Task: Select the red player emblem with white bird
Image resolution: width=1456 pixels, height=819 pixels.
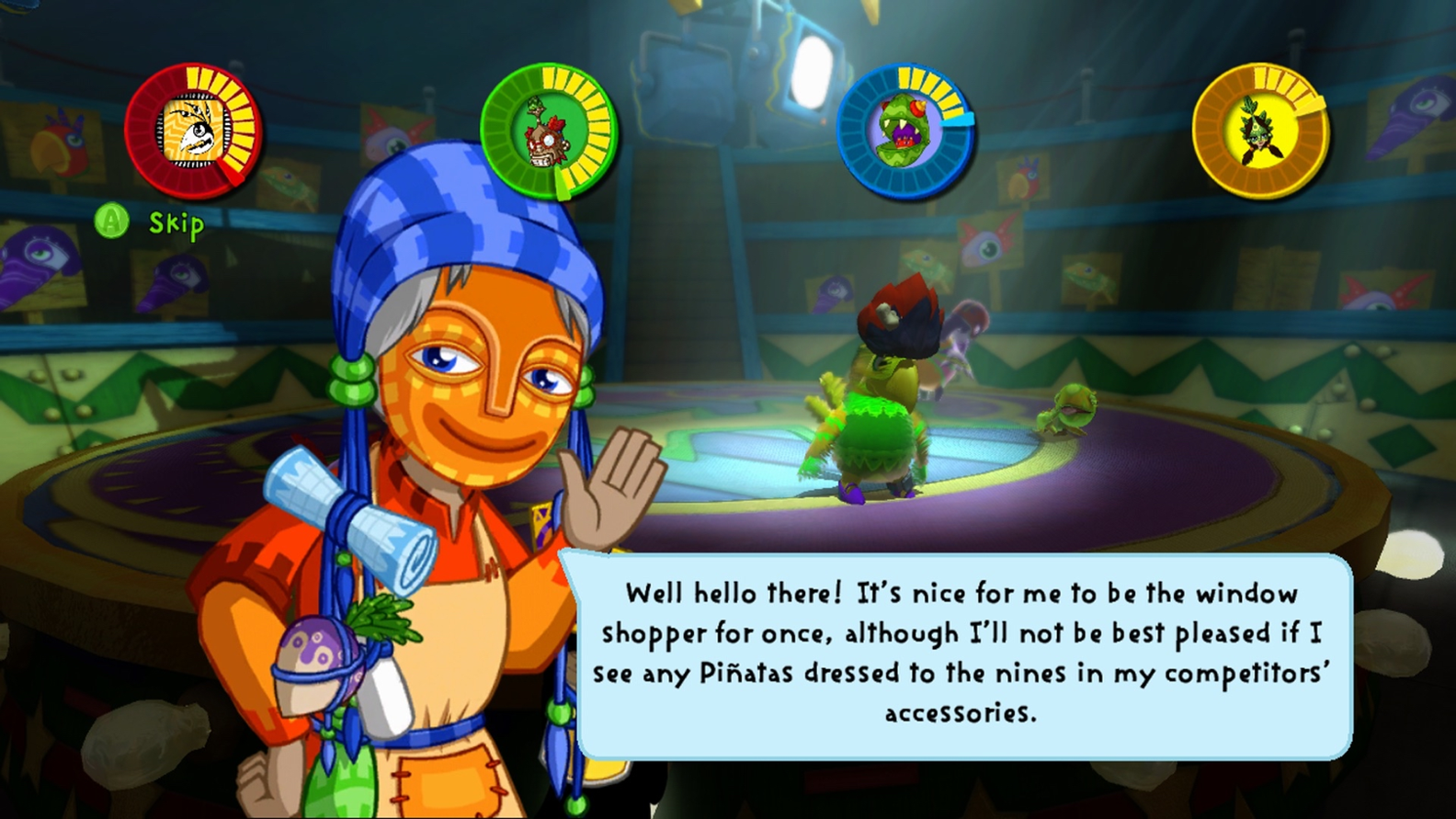Action: coord(194,131)
